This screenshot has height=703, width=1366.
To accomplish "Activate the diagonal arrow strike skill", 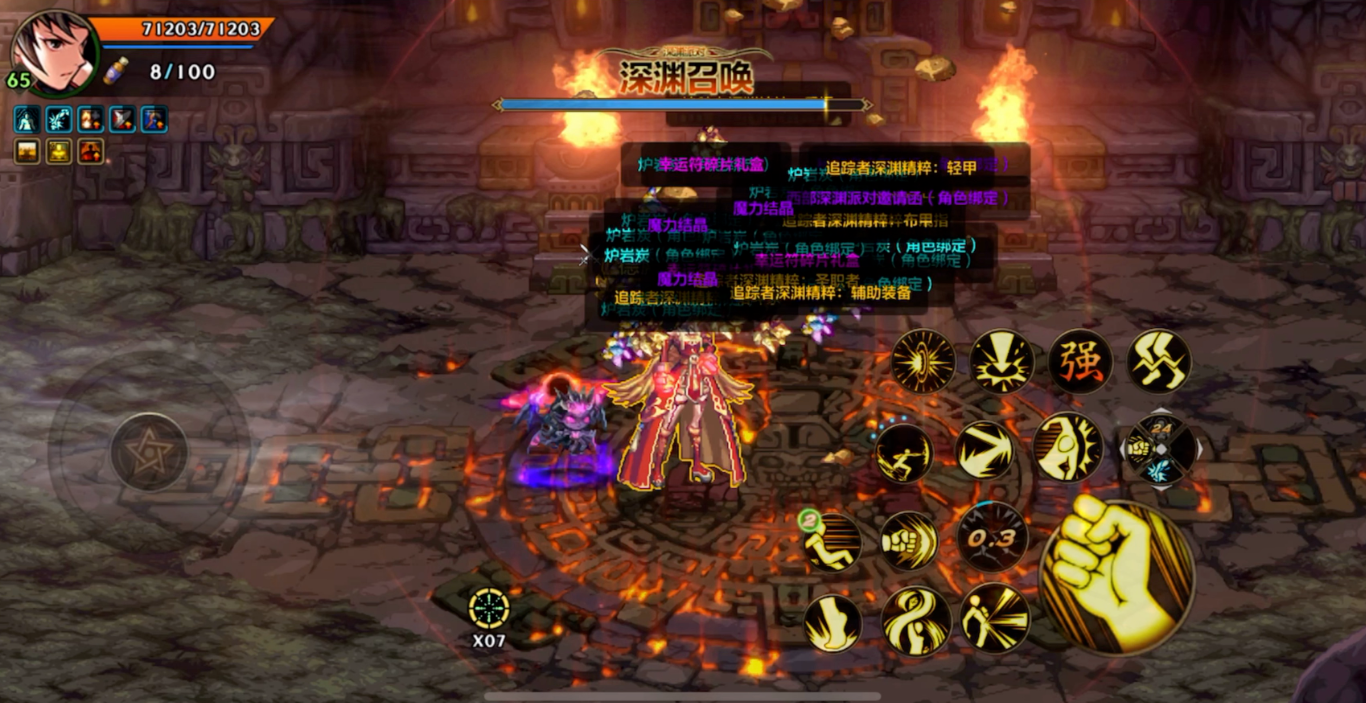I will tap(985, 449).
